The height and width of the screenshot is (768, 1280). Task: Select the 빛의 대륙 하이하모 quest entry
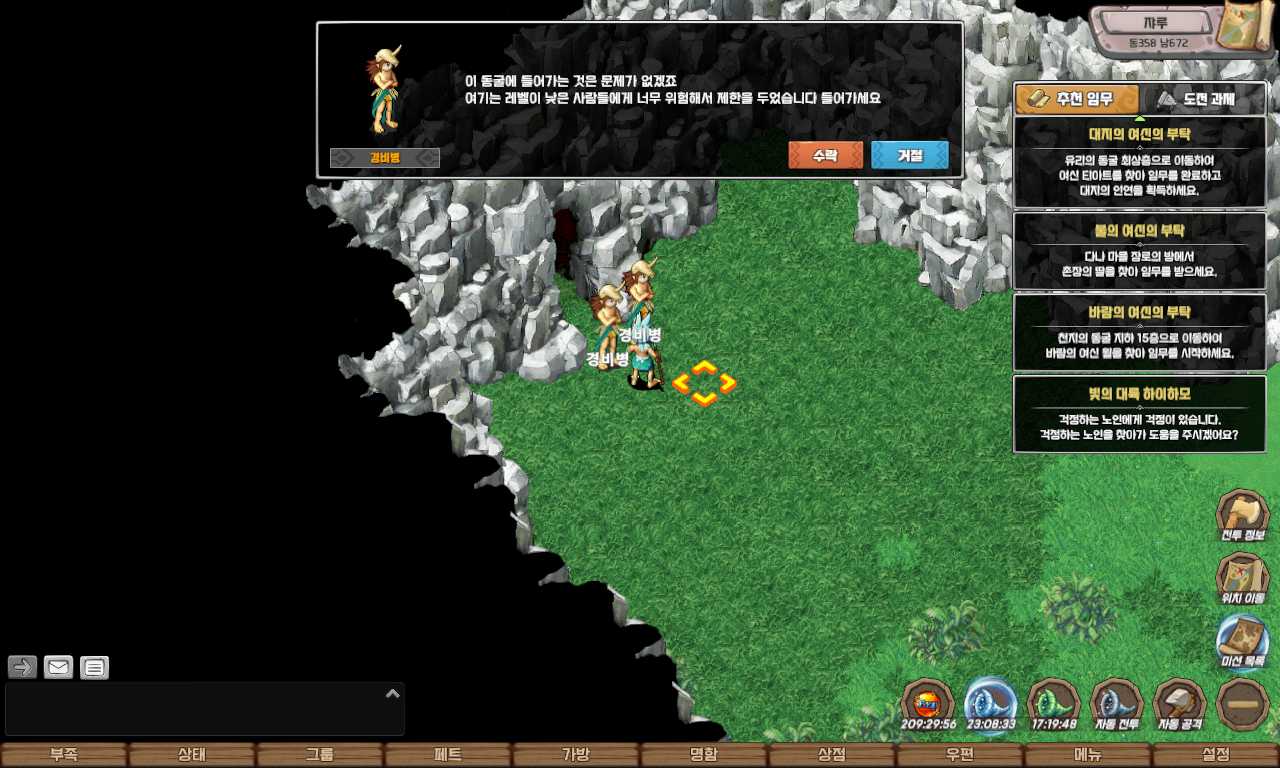[1140, 414]
